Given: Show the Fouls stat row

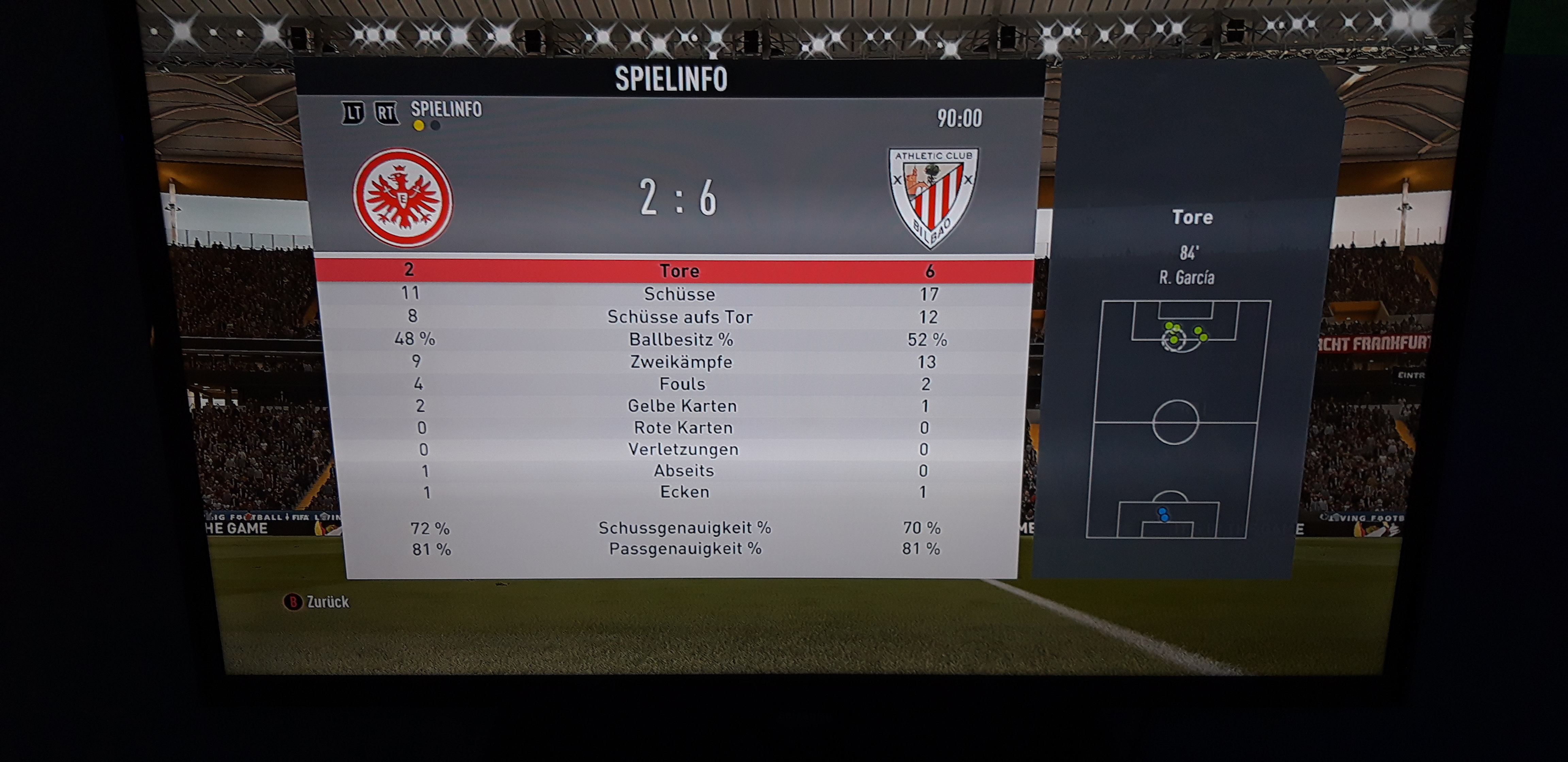Looking at the screenshot, I should 682,384.
